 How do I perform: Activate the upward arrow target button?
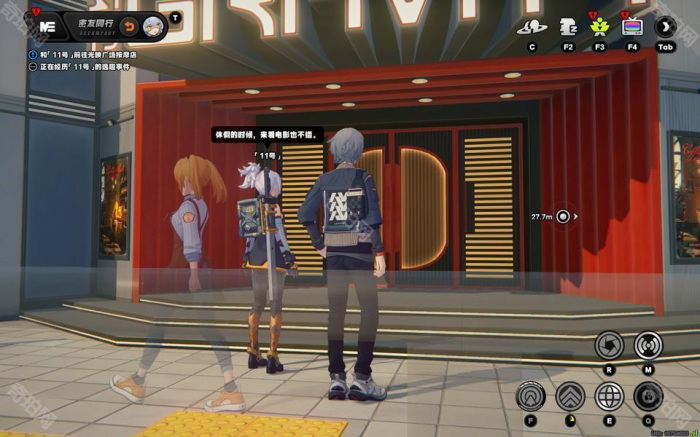531,397
